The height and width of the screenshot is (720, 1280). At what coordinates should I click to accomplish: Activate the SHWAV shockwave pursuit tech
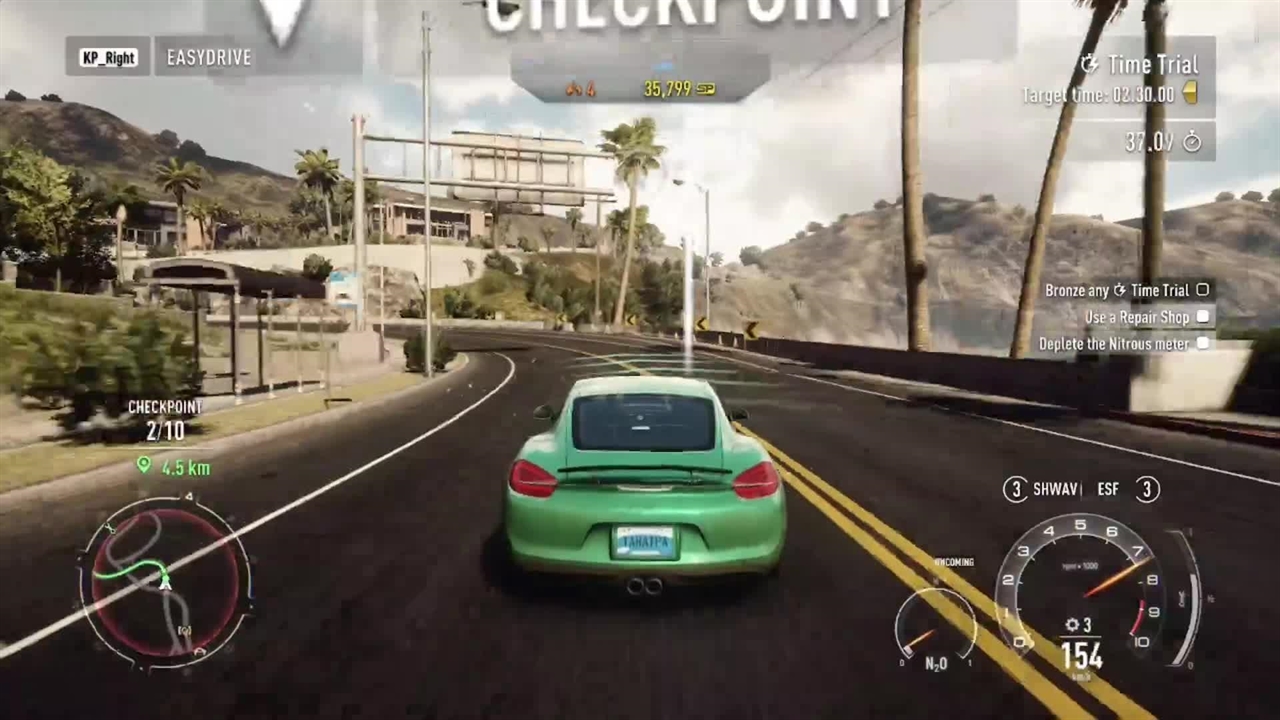pyautogui.click(x=1043, y=489)
